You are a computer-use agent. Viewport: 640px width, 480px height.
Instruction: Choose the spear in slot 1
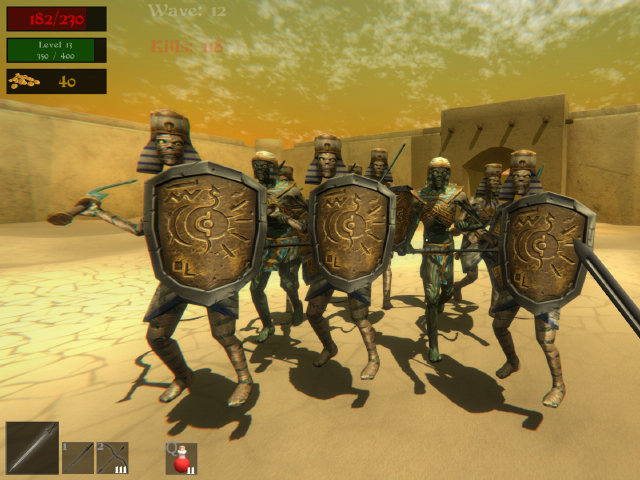[78, 458]
